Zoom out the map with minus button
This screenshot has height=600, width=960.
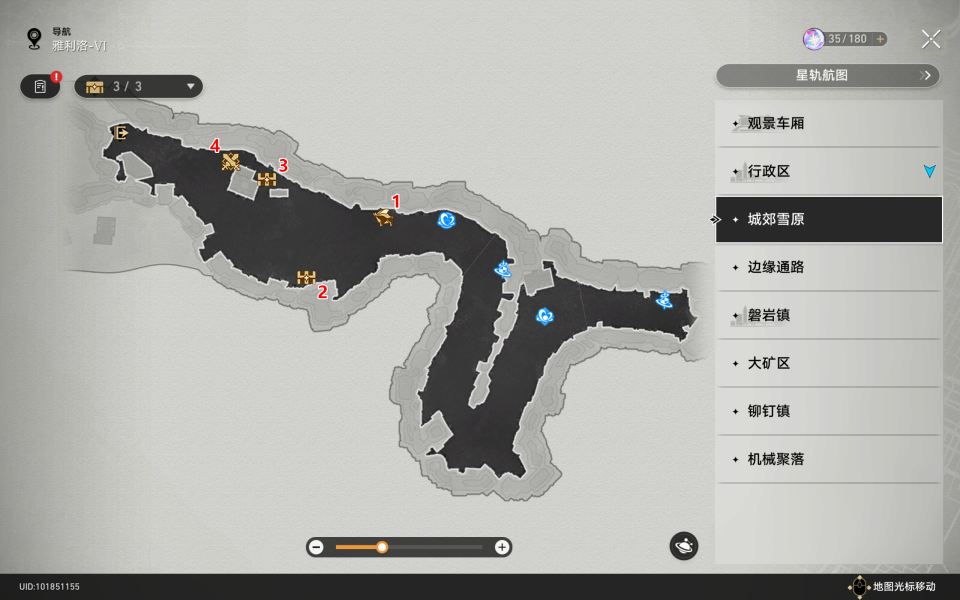tap(317, 547)
